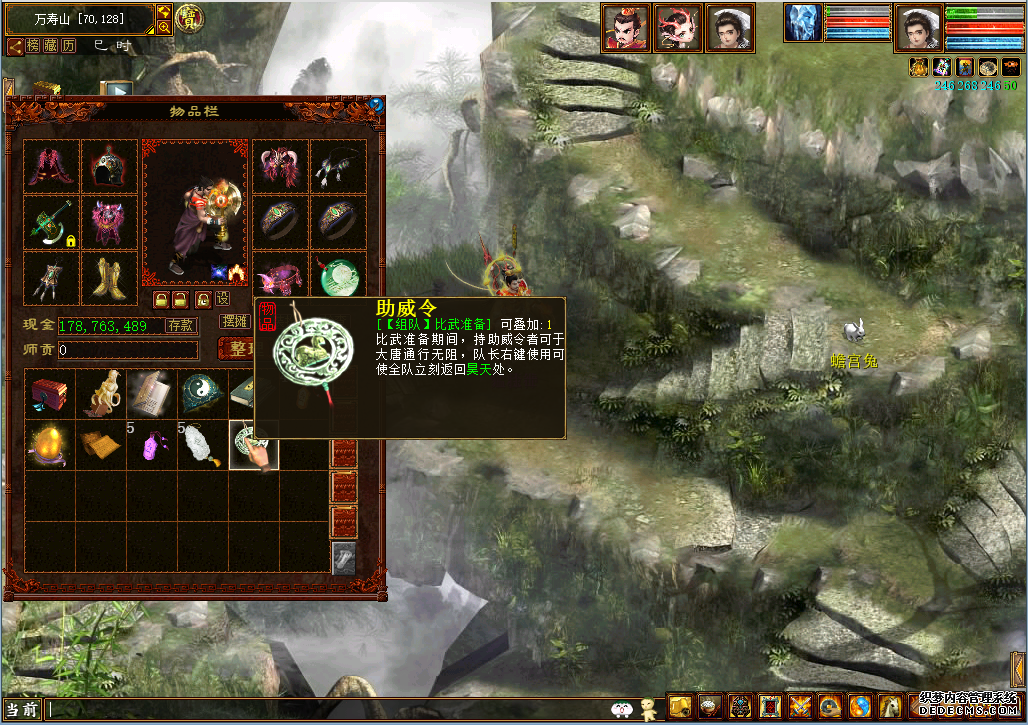
Task: Click the magnifier map search button
Action: (x=165, y=27)
